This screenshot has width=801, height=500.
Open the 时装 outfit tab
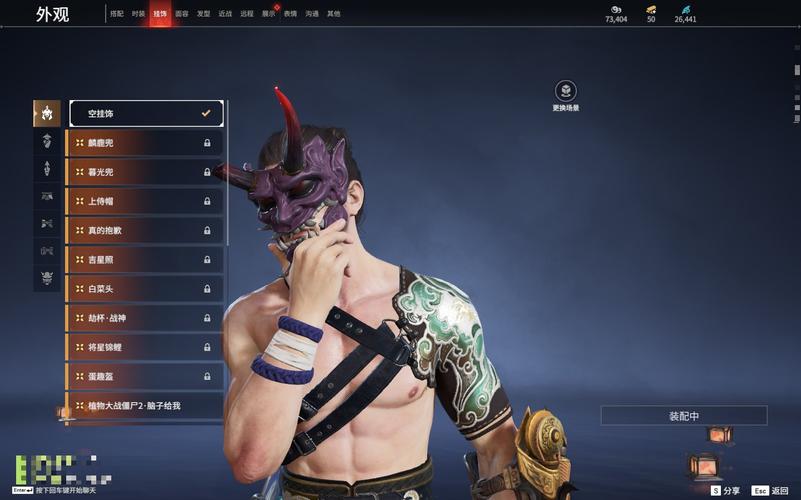tap(138, 14)
